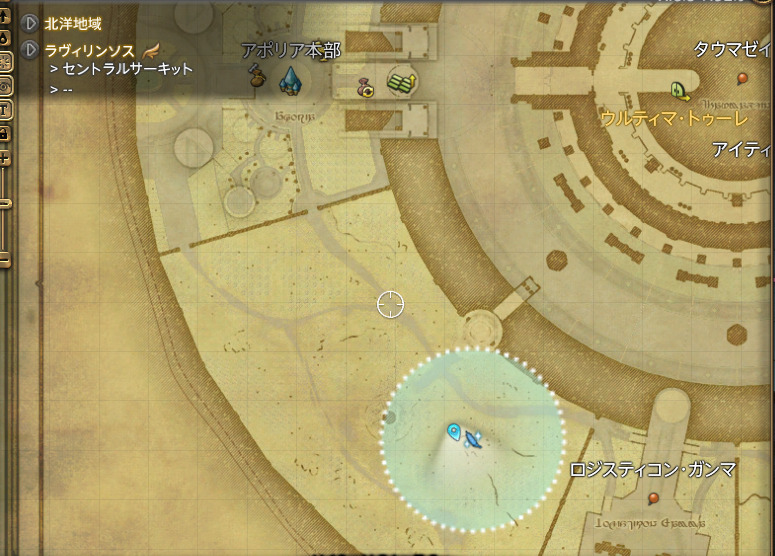Select the green leaf zone exit marker
The height and width of the screenshot is (556, 775).
[681, 90]
